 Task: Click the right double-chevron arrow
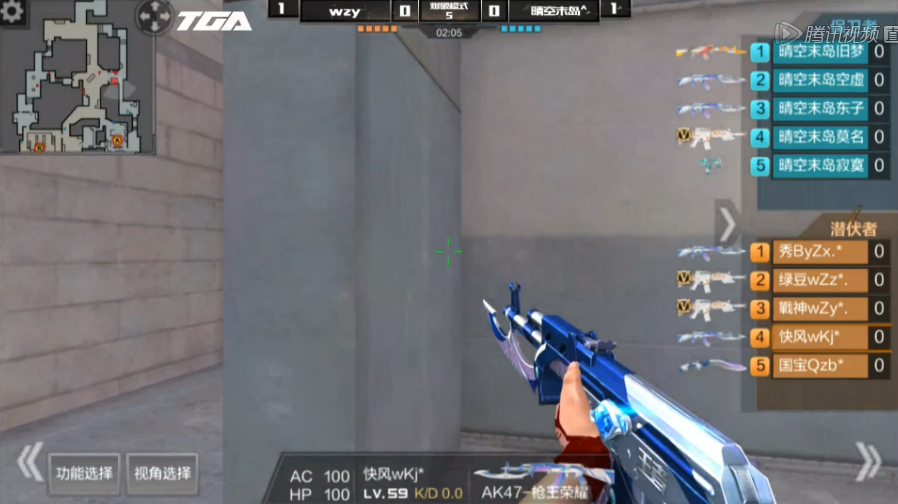tap(868, 463)
